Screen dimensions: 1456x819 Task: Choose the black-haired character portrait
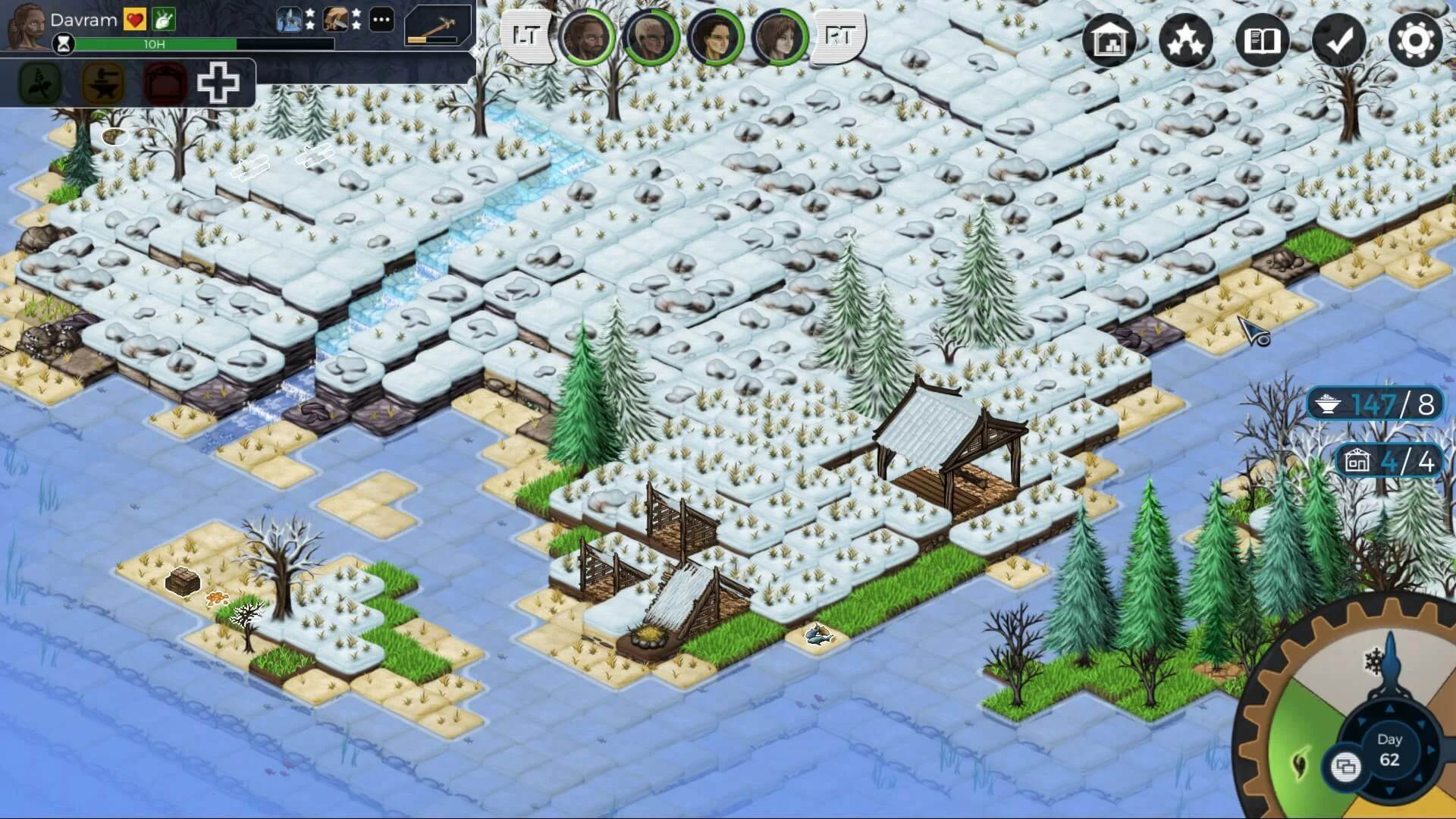714,36
